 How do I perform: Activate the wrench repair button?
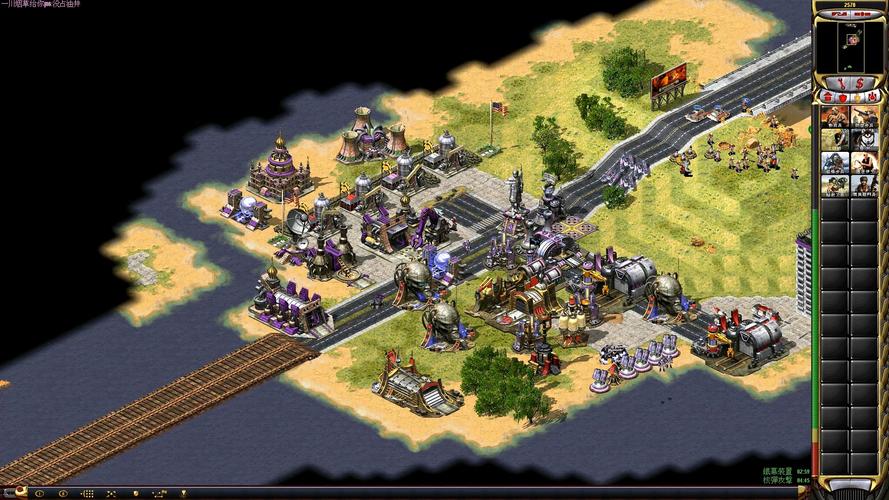tap(840, 81)
